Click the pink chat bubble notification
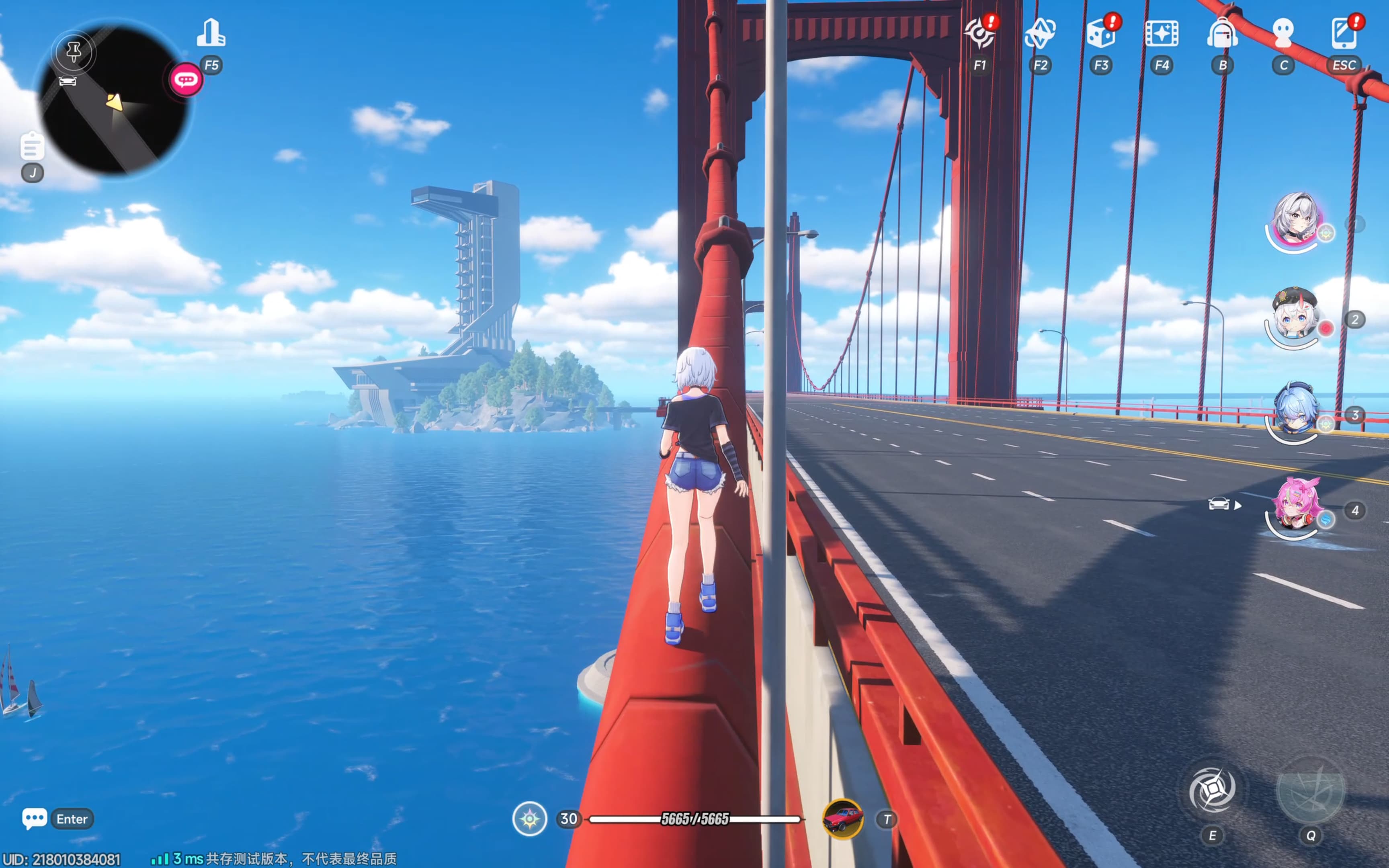Viewport: 1389px width, 868px height. click(x=186, y=79)
